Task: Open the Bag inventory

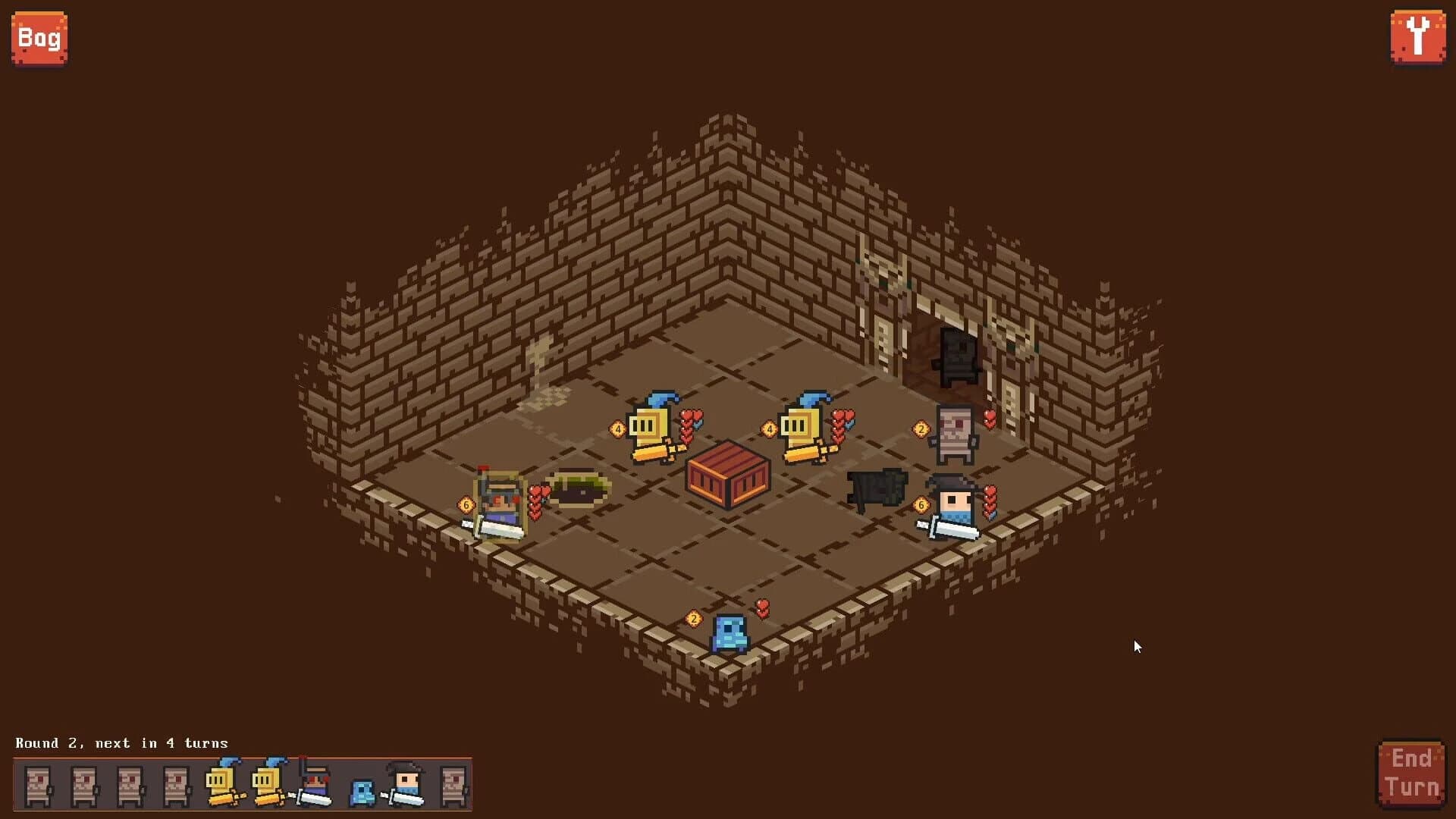Action: tap(39, 38)
